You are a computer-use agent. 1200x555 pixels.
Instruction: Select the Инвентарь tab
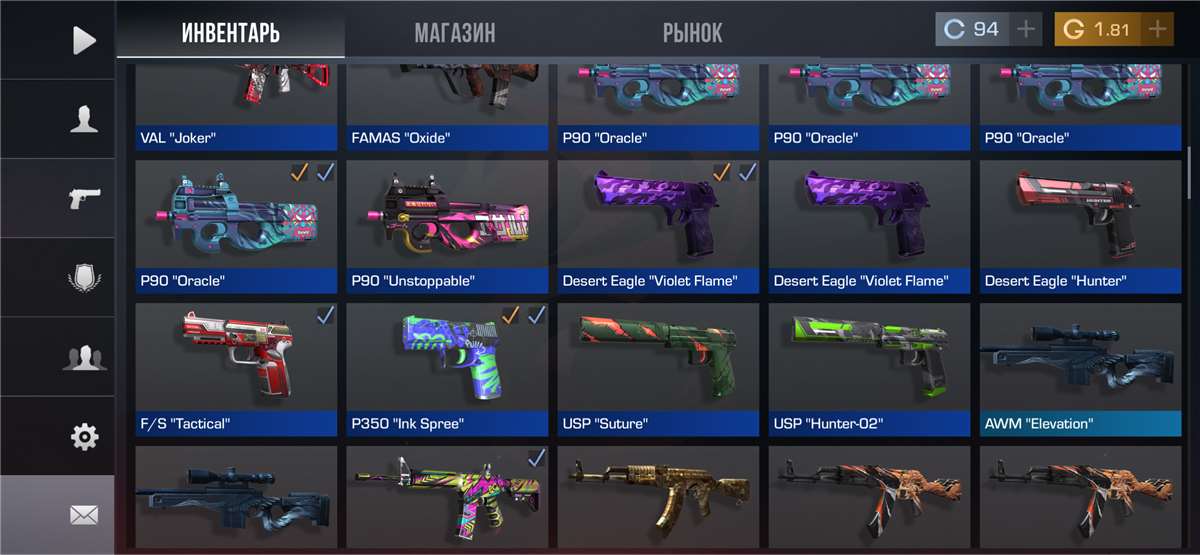pyautogui.click(x=230, y=32)
